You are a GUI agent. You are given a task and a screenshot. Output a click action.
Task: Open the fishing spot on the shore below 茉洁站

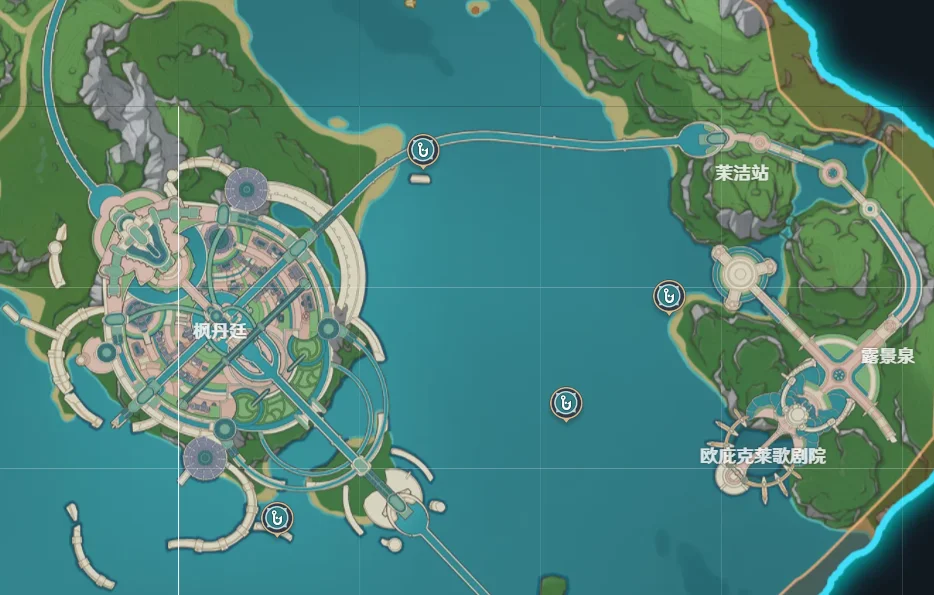(x=668, y=295)
